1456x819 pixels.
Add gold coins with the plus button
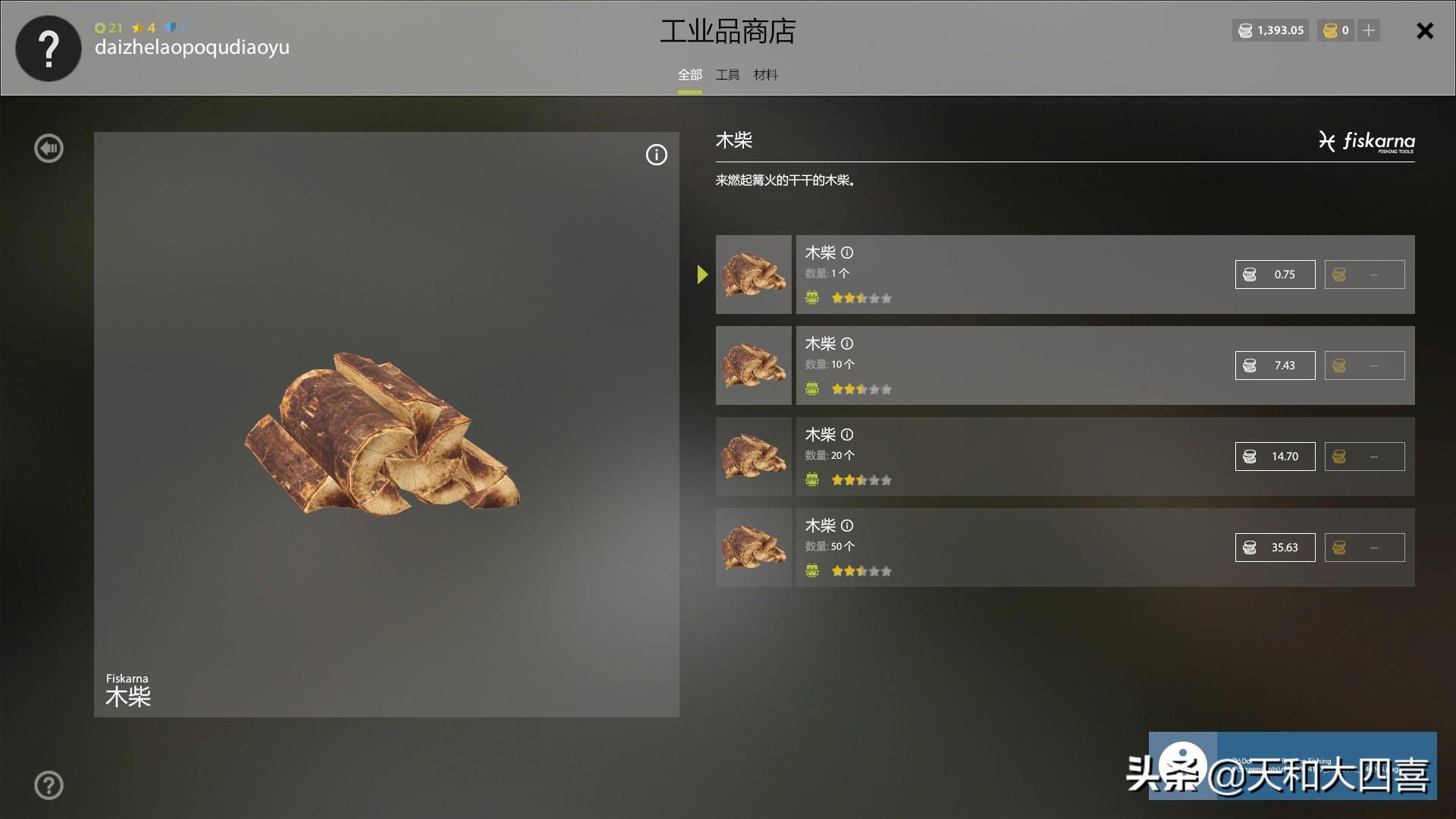pos(1369,30)
